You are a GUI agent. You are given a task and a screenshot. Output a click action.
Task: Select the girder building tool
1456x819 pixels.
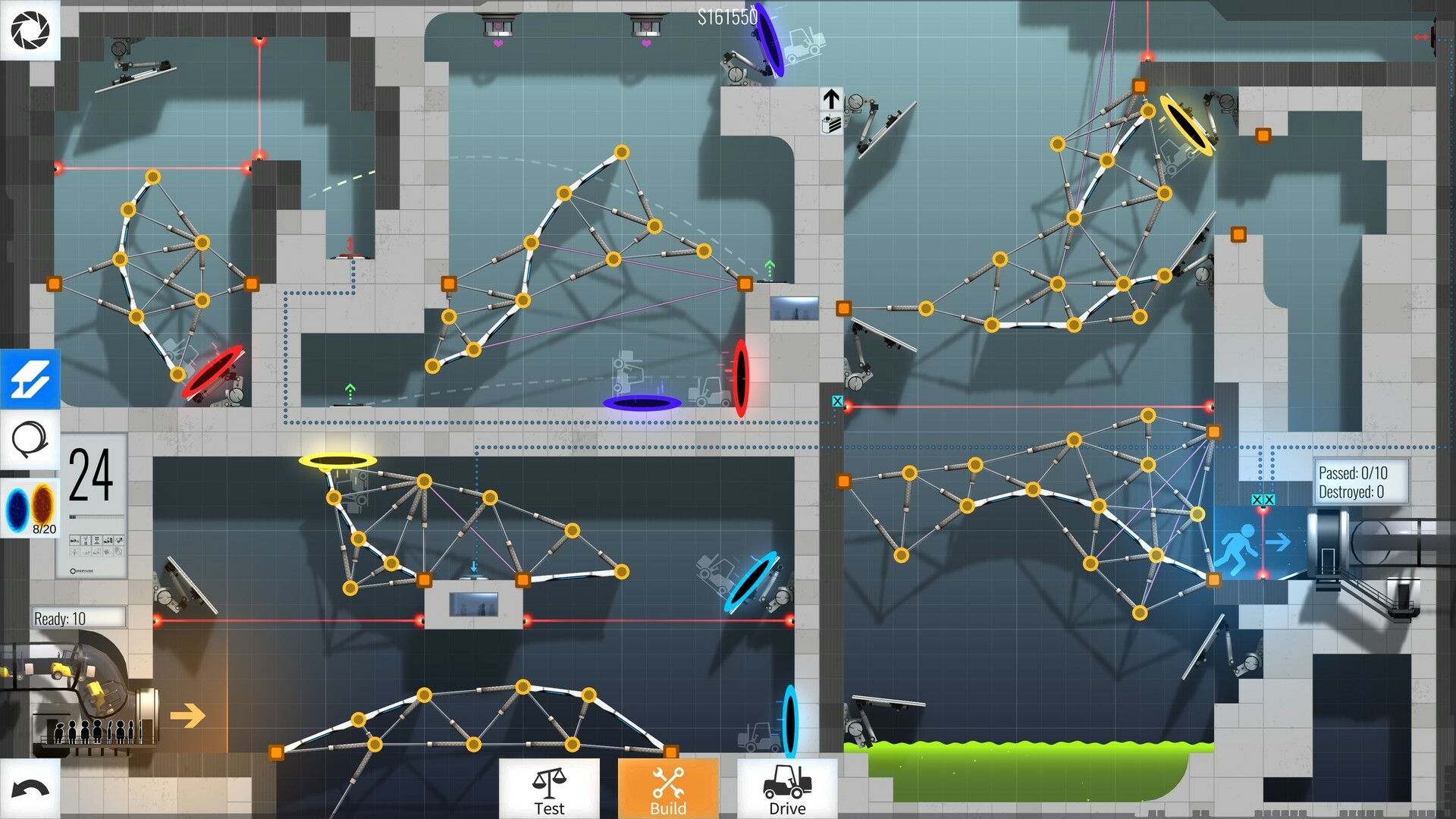tap(30, 380)
